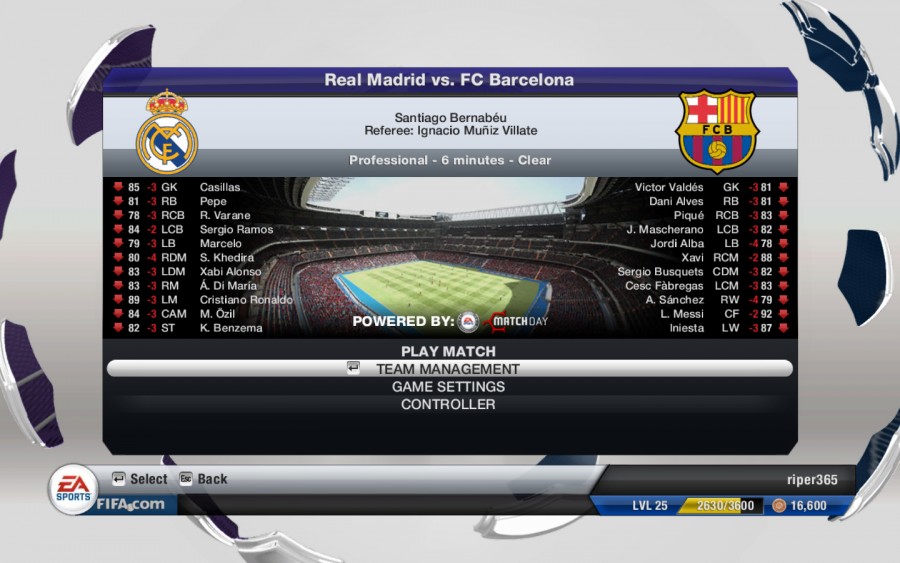Go back using the Back button
This screenshot has width=900, height=563.
coord(204,479)
